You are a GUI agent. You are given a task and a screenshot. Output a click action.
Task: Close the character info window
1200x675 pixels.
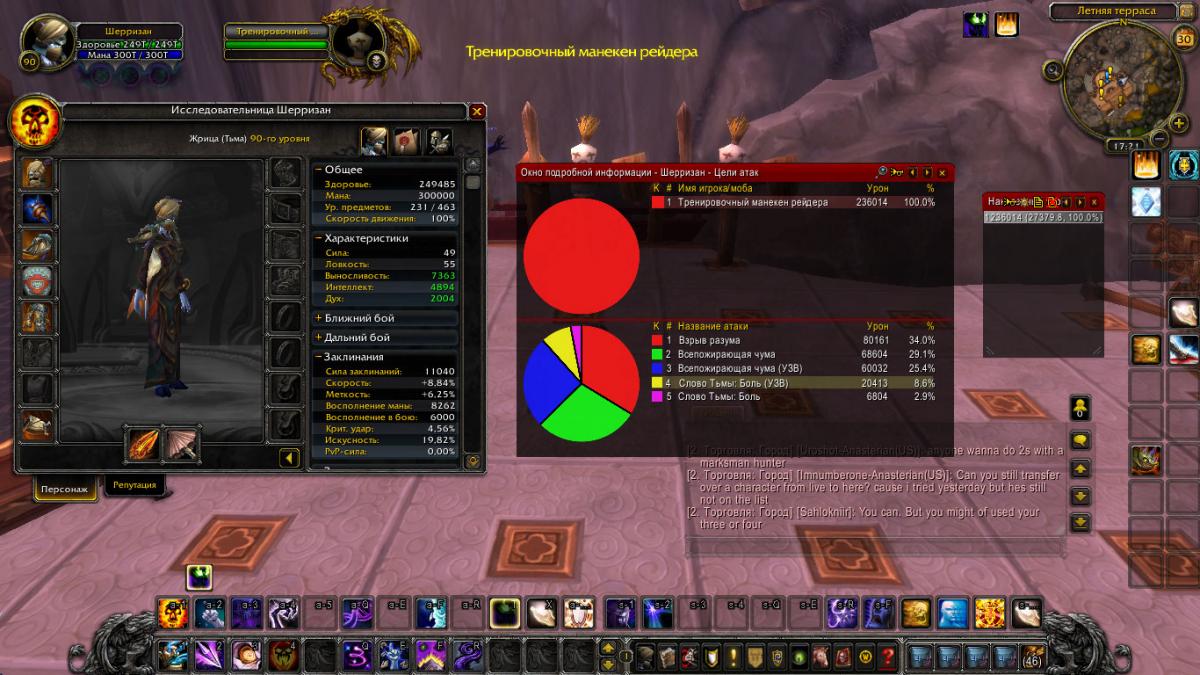pyautogui.click(x=477, y=111)
